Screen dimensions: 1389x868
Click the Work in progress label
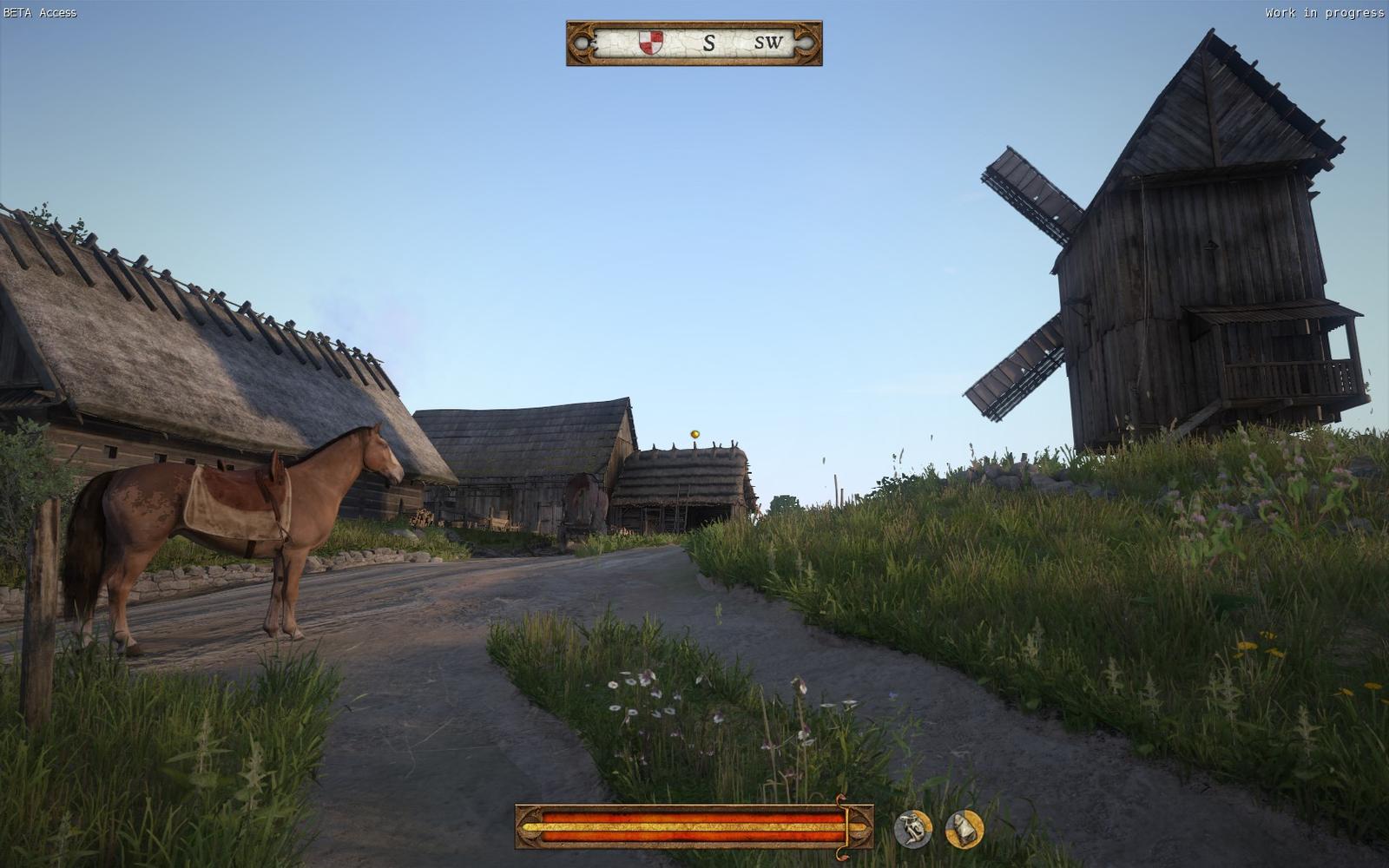pyautogui.click(x=1324, y=13)
